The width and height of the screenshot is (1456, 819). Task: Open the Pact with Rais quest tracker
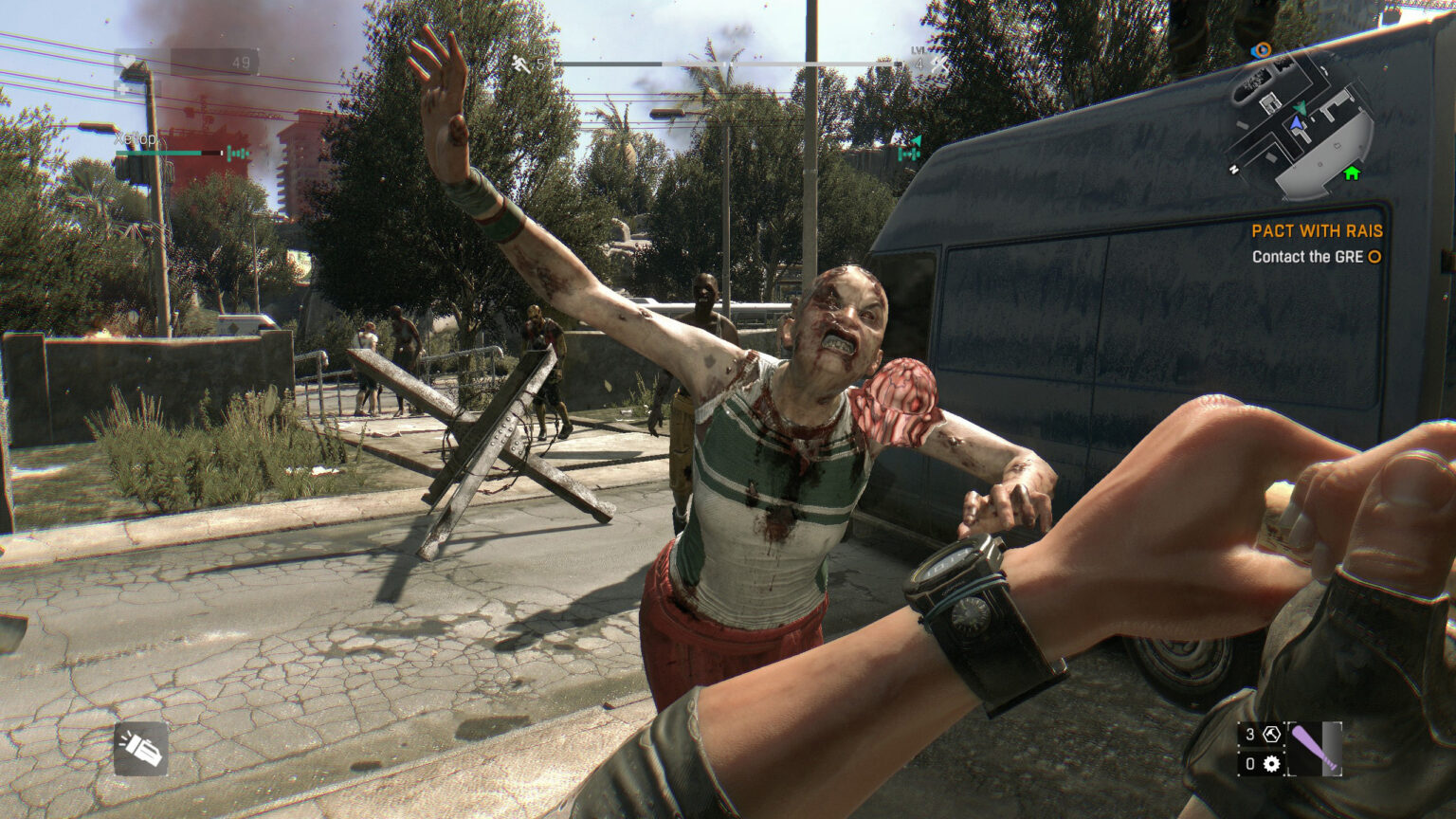[1316, 230]
